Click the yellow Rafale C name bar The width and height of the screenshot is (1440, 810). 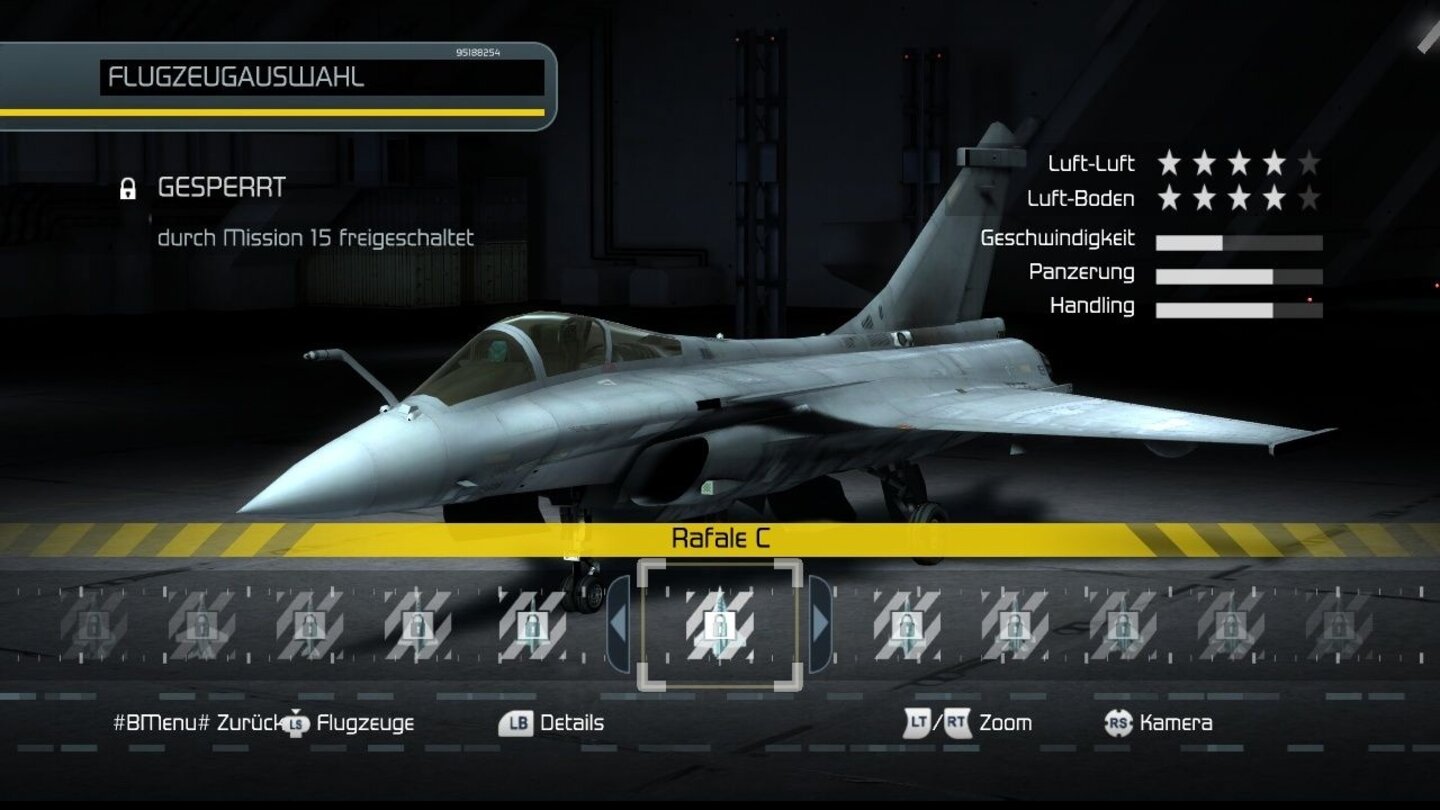[720, 536]
